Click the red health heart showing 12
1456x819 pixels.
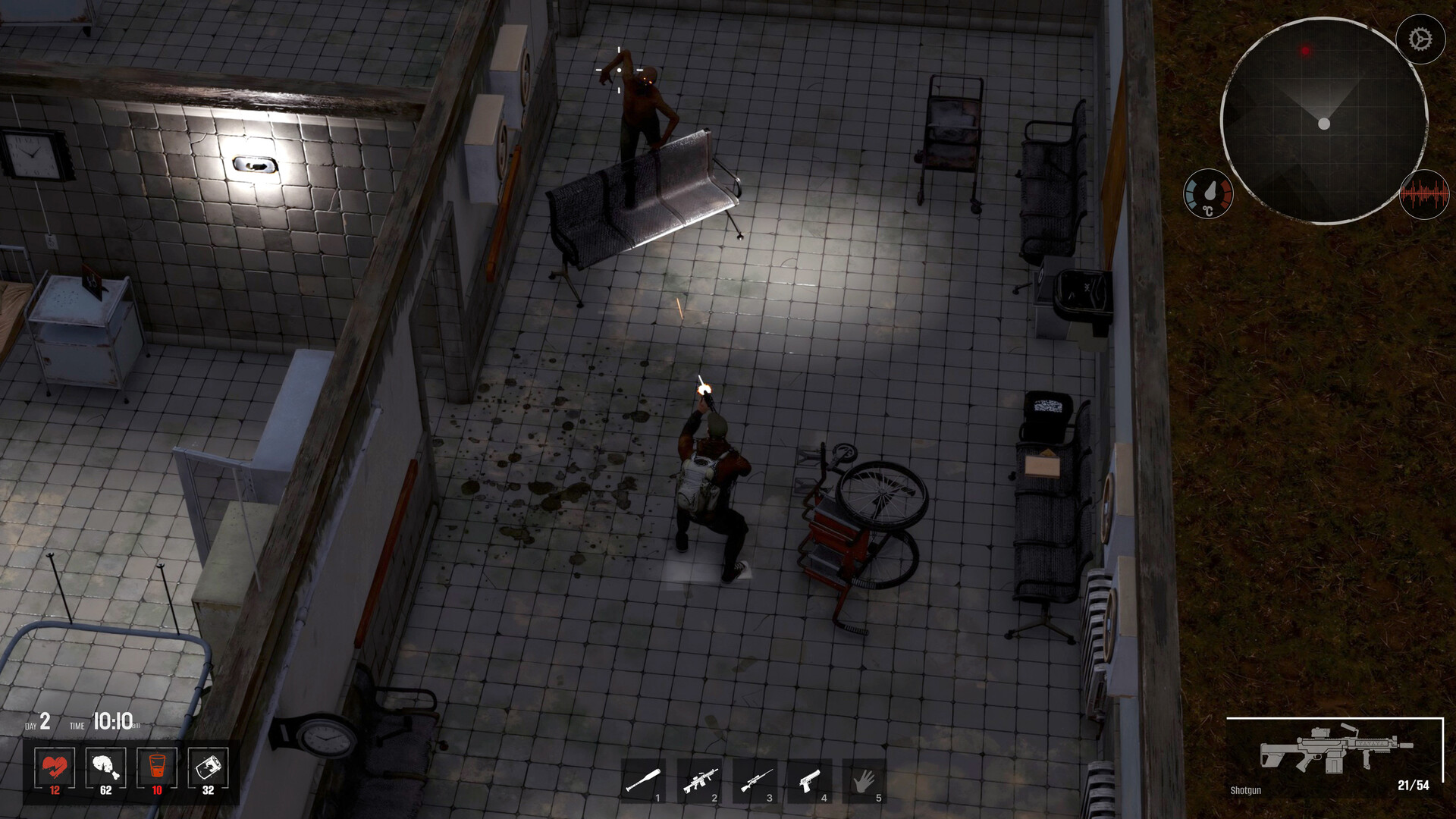click(x=54, y=768)
